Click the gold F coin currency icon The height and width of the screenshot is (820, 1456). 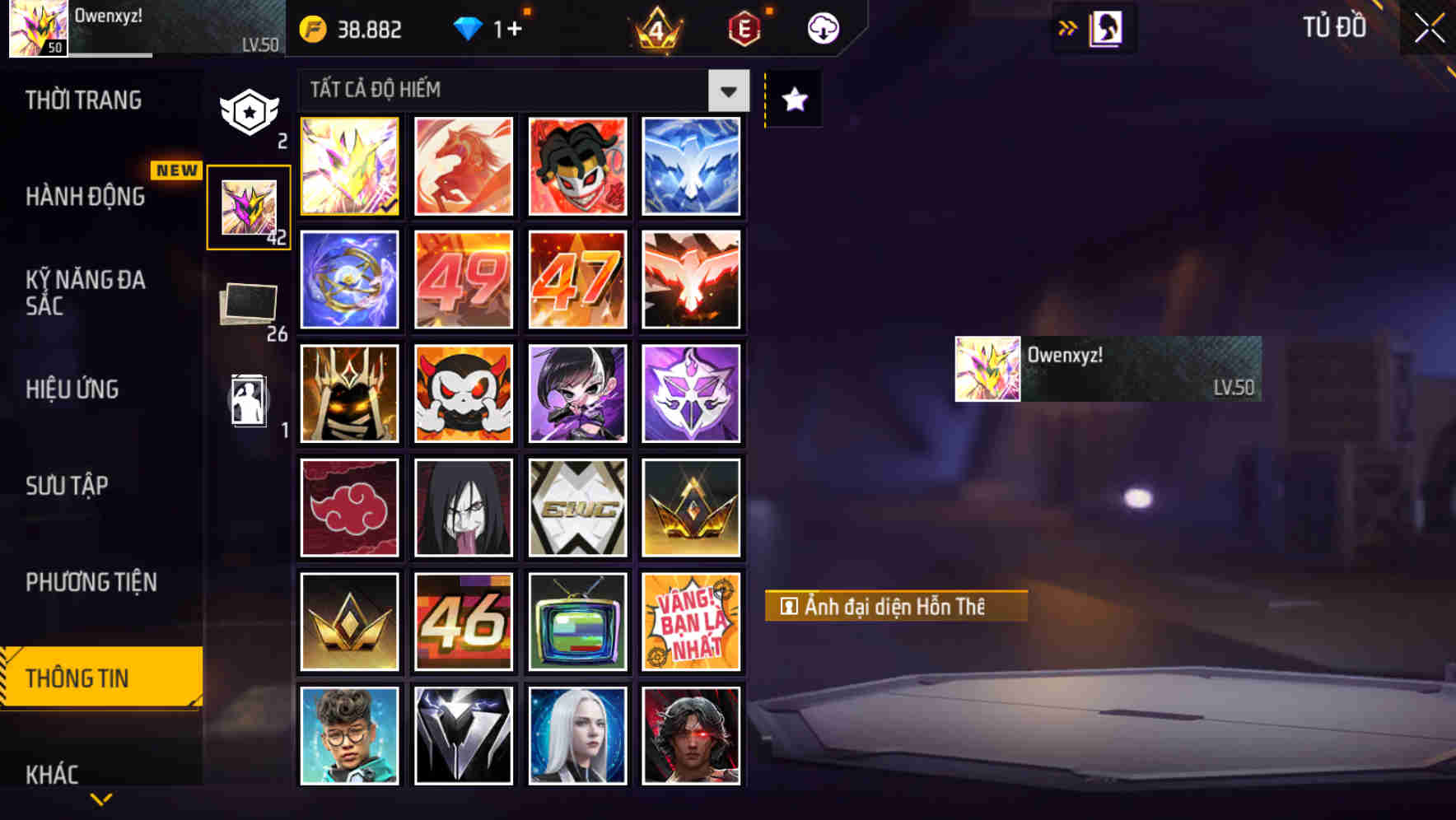tap(311, 29)
